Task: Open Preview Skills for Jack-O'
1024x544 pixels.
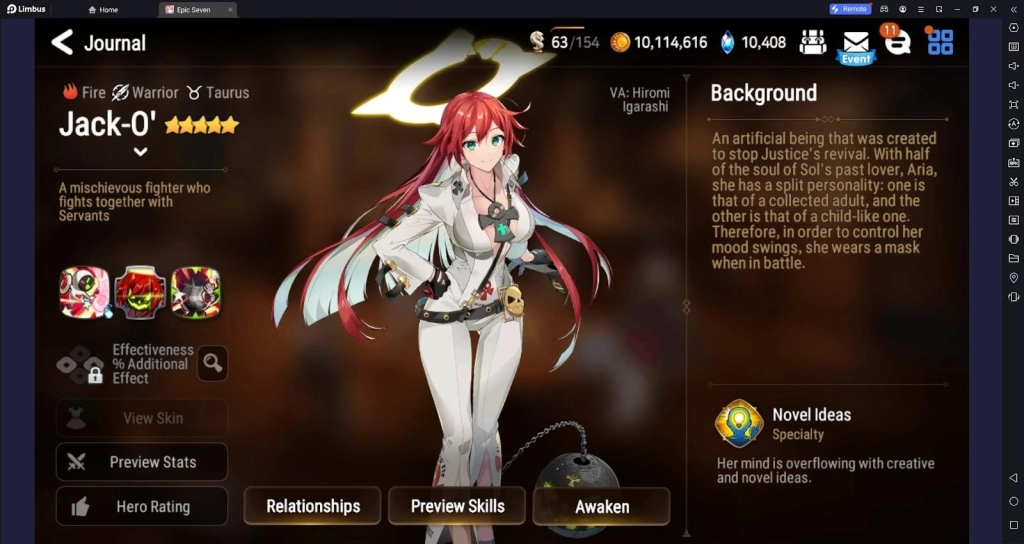Action: coord(457,506)
